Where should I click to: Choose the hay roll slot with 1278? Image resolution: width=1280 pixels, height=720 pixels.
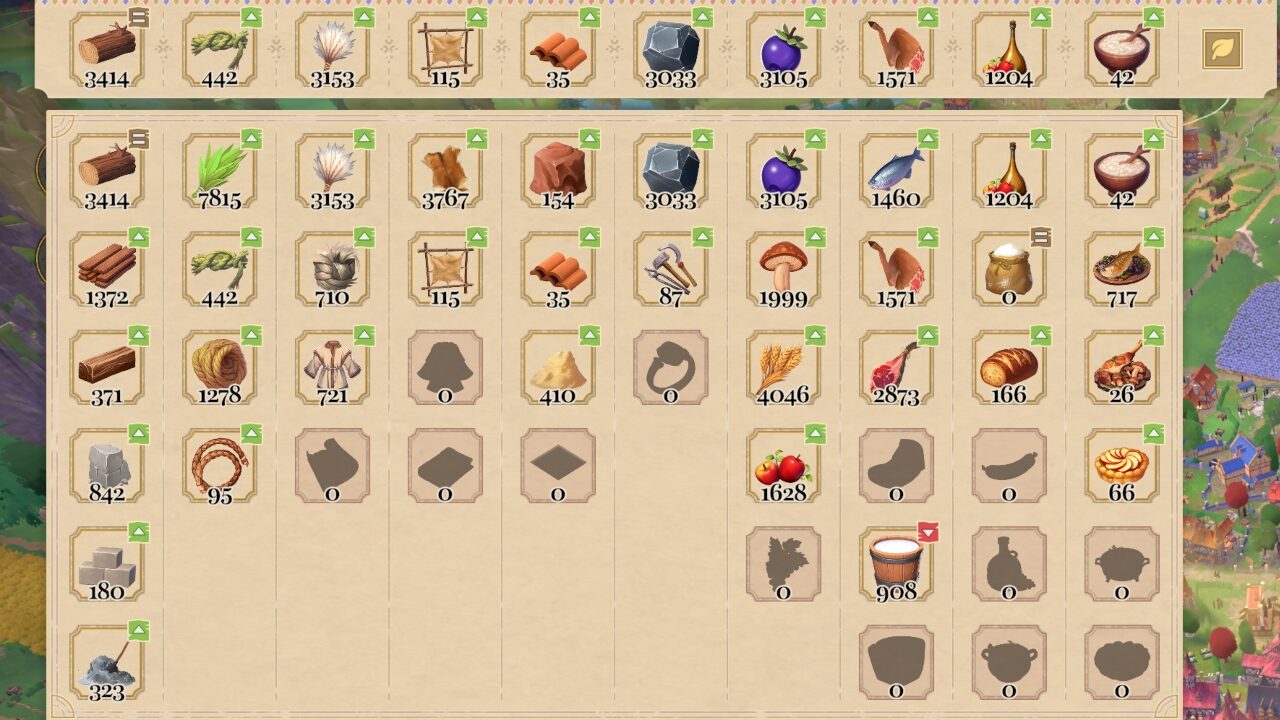(219, 367)
